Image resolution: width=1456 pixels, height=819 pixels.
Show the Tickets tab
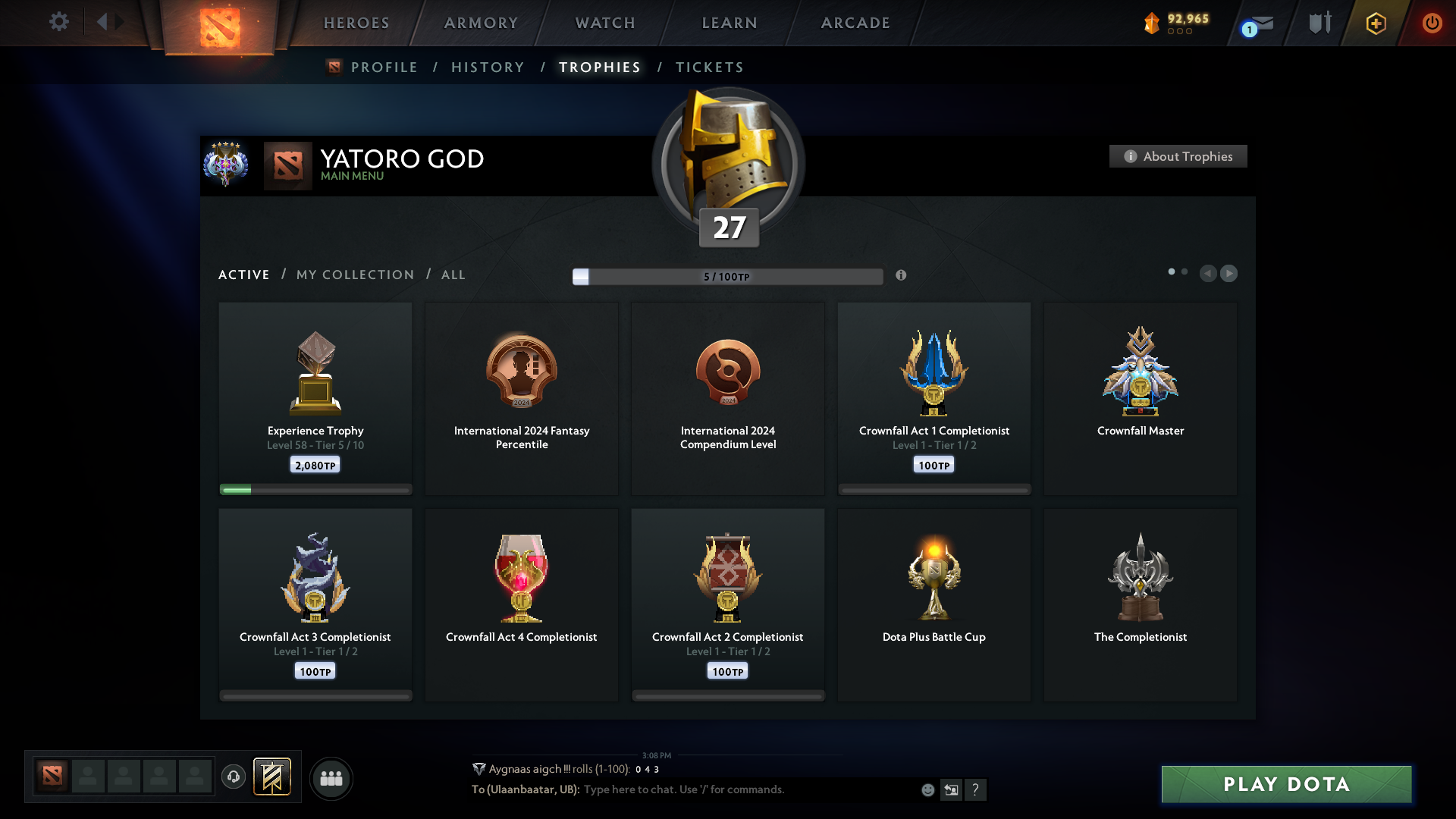pos(709,67)
